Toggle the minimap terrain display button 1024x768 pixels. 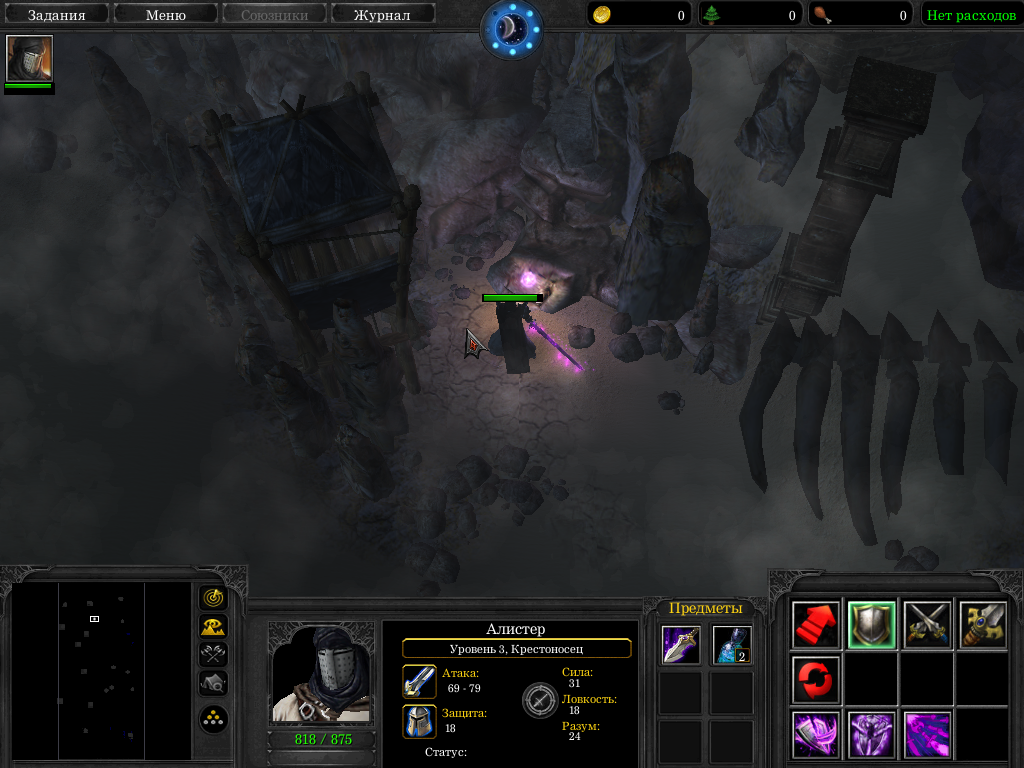pyautogui.click(x=213, y=627)
